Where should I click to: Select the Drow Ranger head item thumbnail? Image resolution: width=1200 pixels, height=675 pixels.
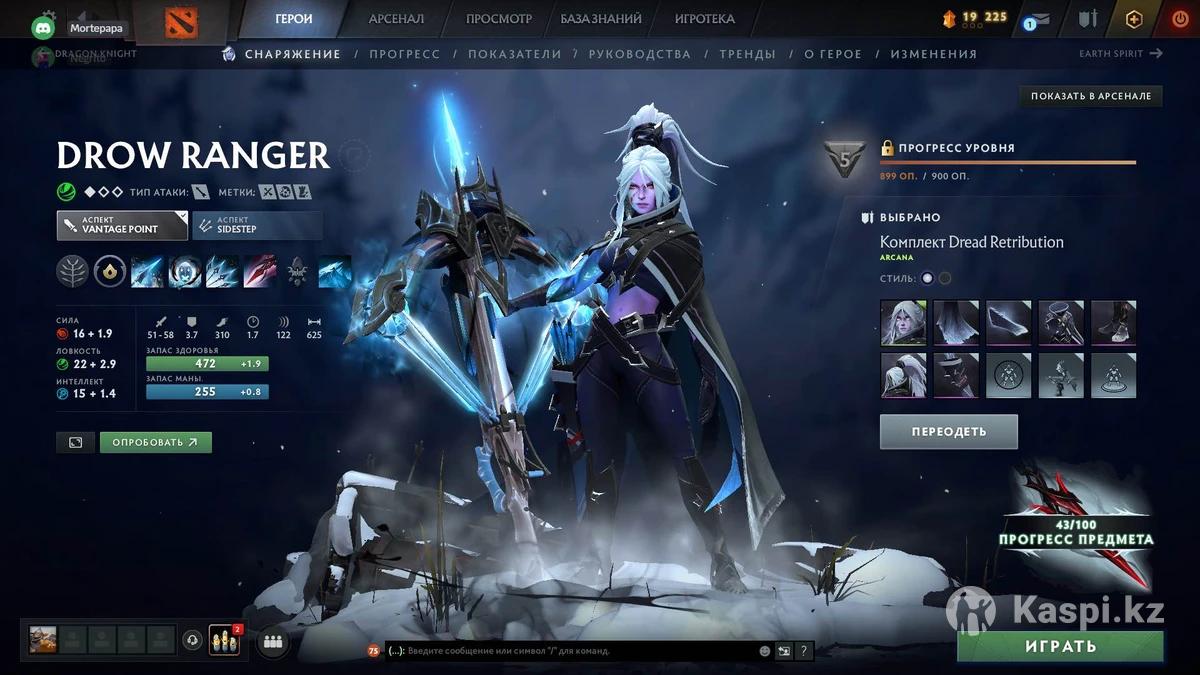coord(903,323)
